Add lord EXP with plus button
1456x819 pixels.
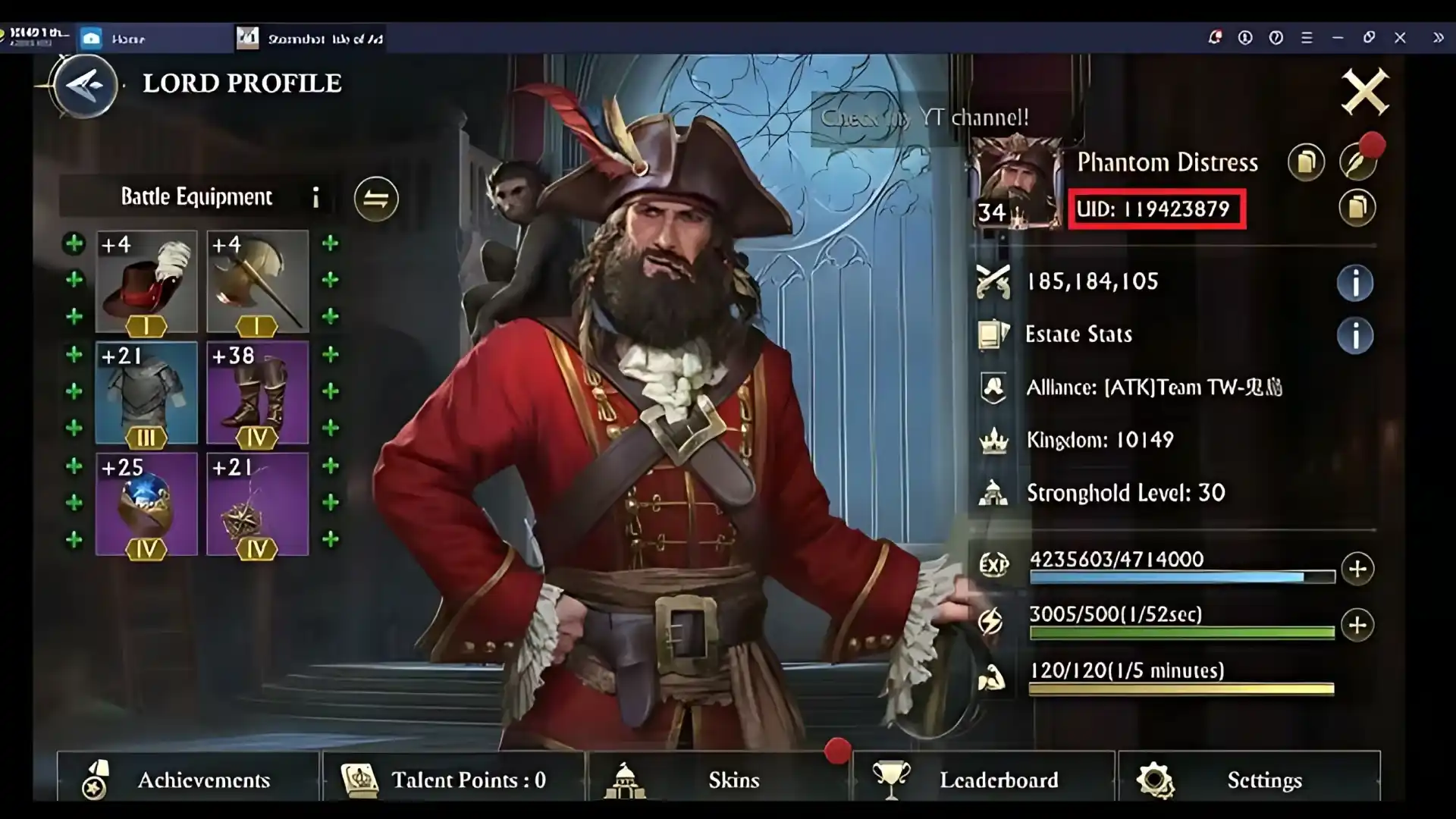point(1357,569)
